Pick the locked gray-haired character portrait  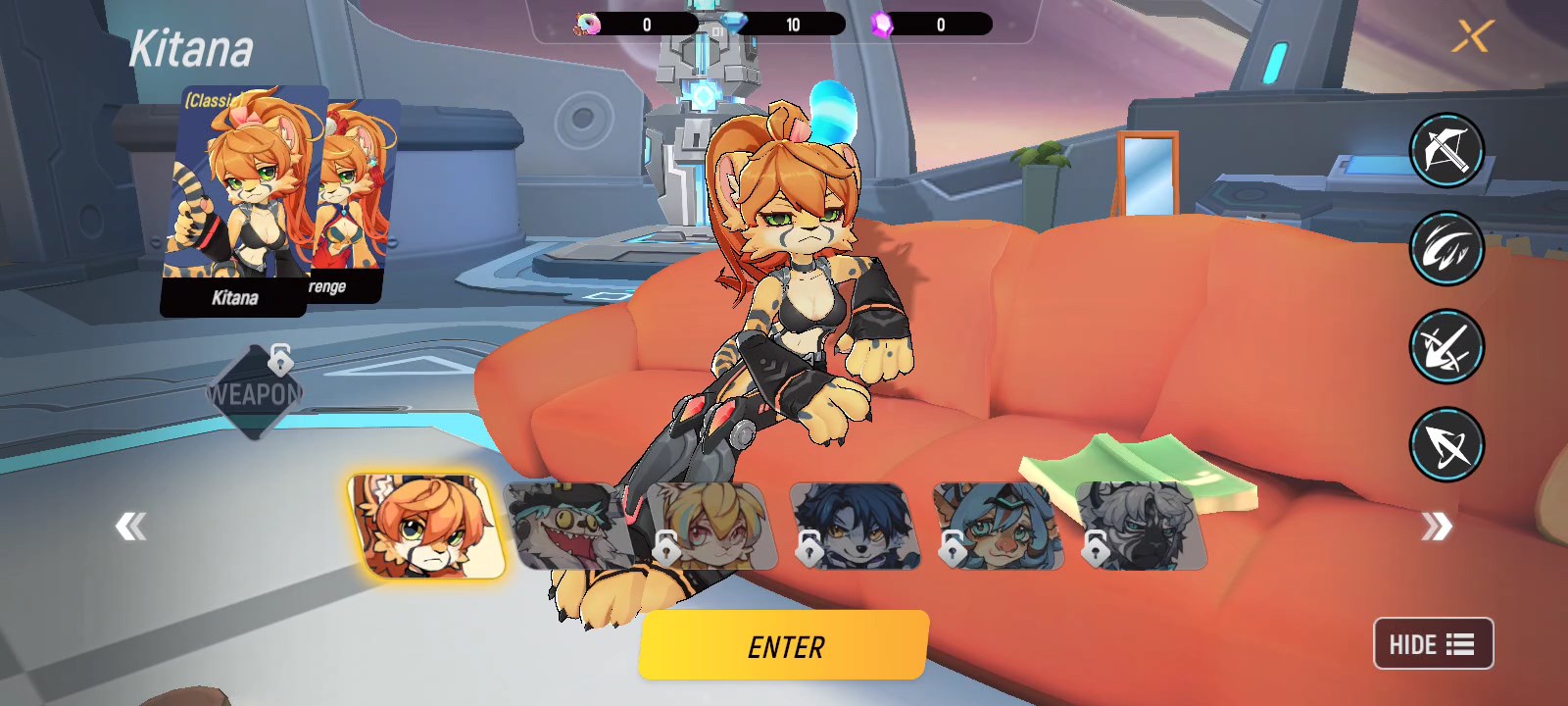coord(1142,527)
